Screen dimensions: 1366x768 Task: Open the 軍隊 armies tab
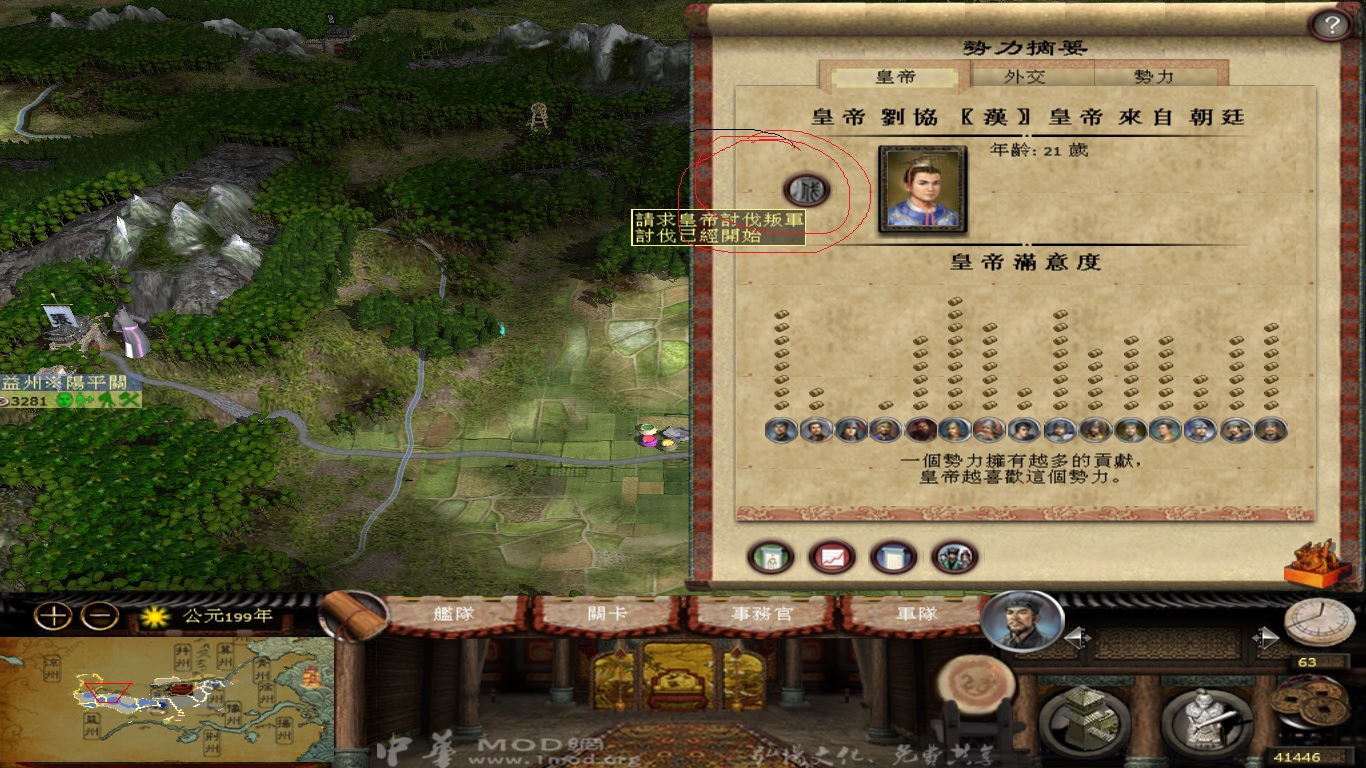[x=910, y=613]
